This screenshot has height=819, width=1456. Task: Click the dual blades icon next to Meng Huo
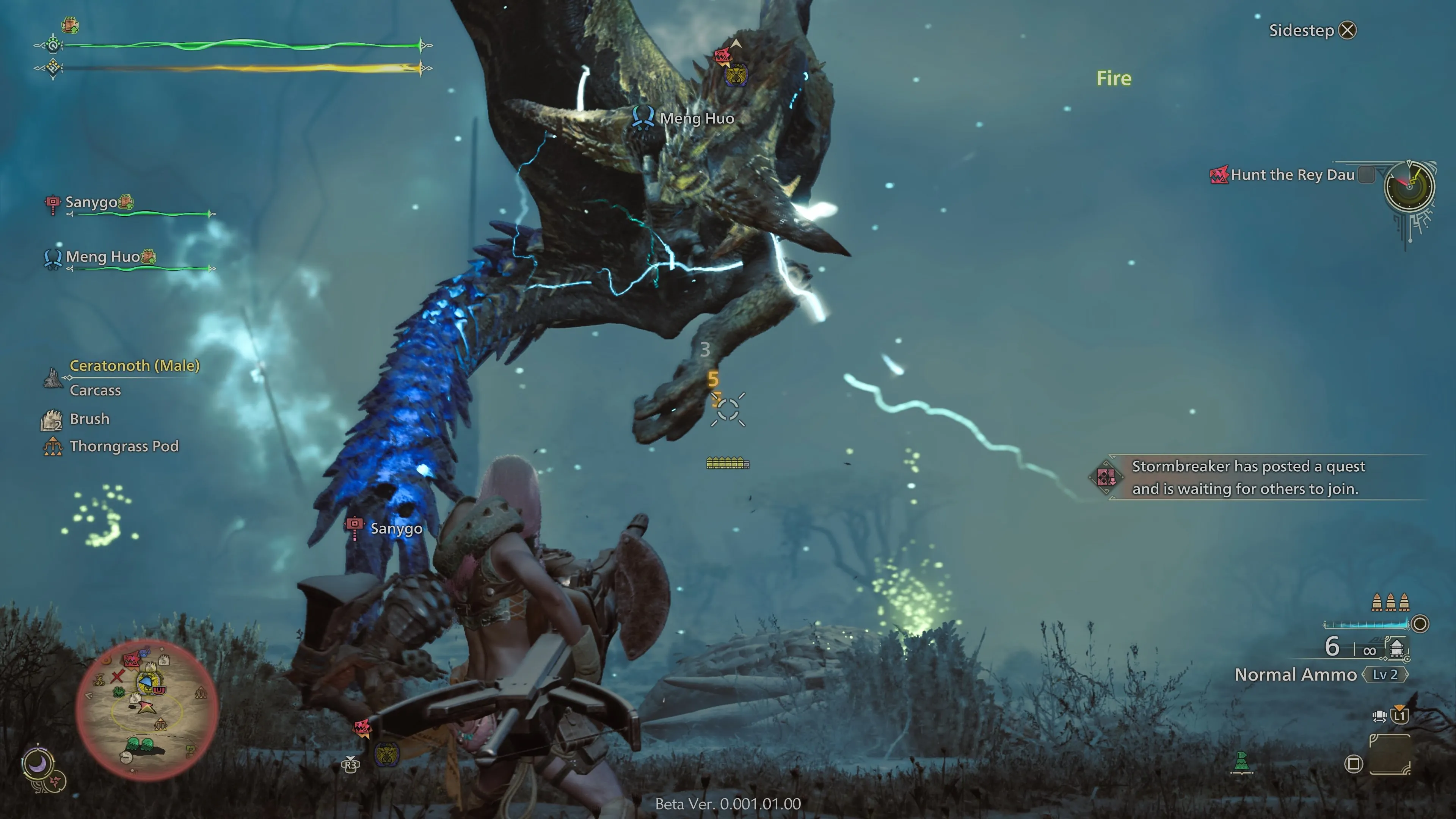click(x=54, y=258)
